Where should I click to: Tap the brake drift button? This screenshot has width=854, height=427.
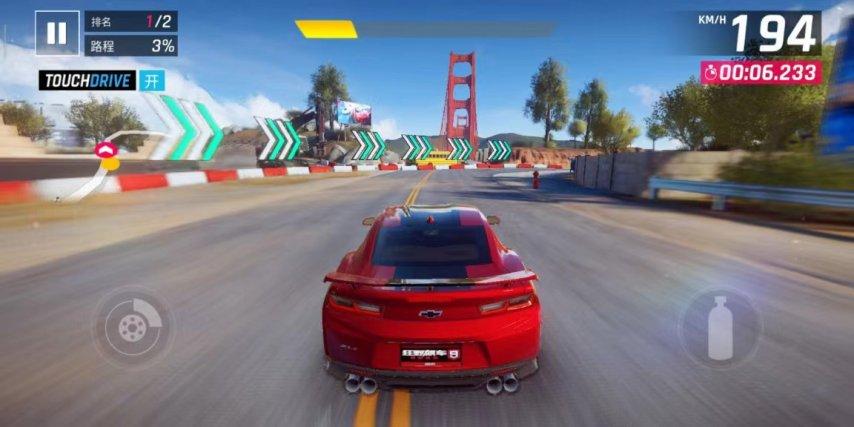[132, 326]
